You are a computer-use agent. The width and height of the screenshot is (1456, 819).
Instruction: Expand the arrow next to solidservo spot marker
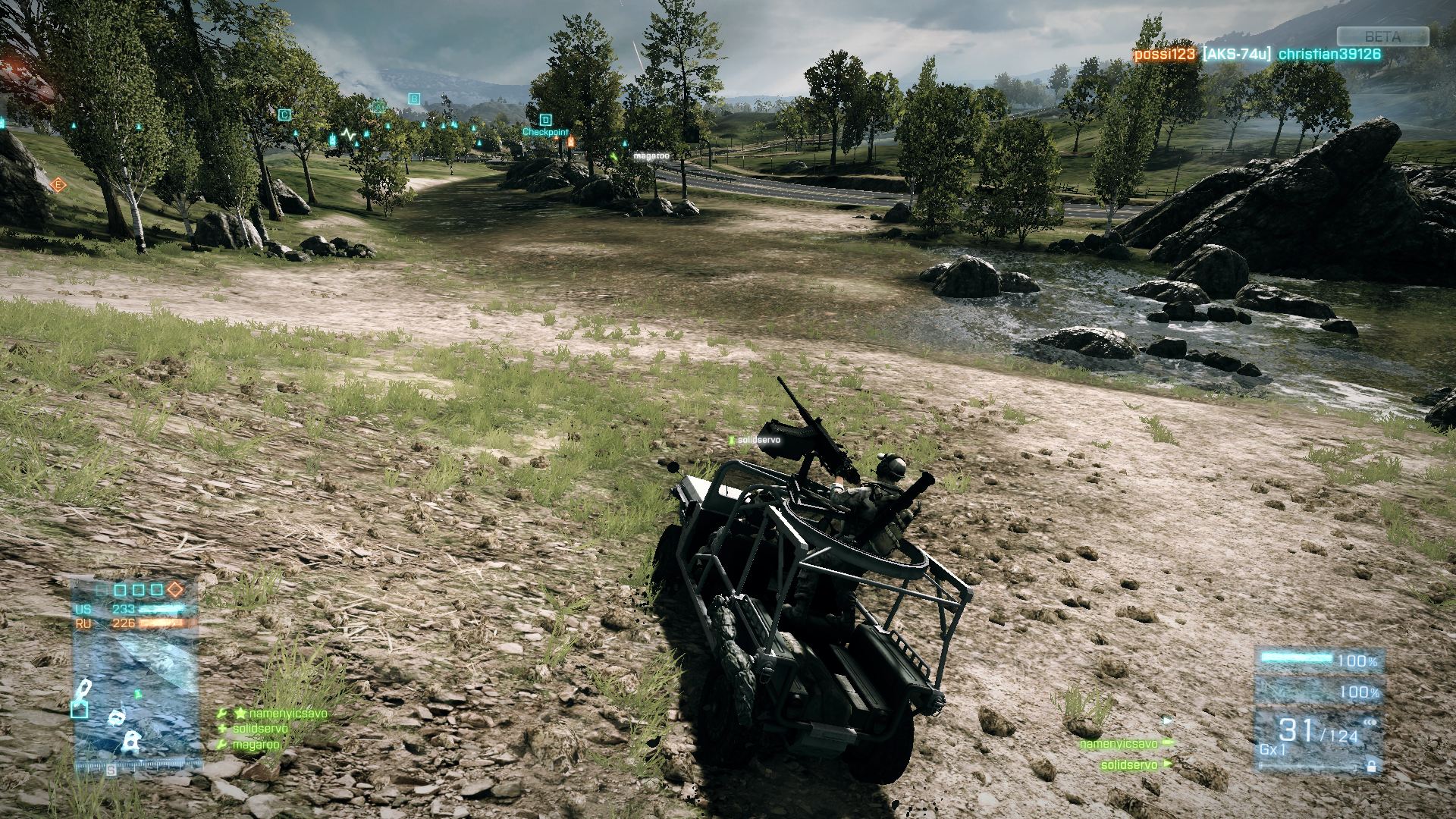click(x=1168, y=764)
